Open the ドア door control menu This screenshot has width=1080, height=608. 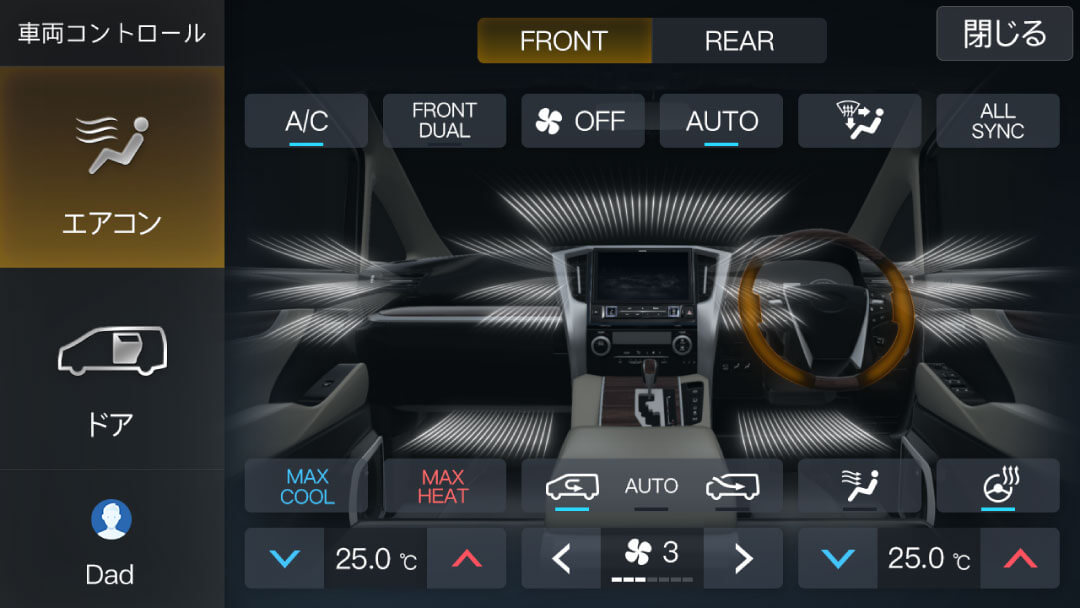(112, 370)
